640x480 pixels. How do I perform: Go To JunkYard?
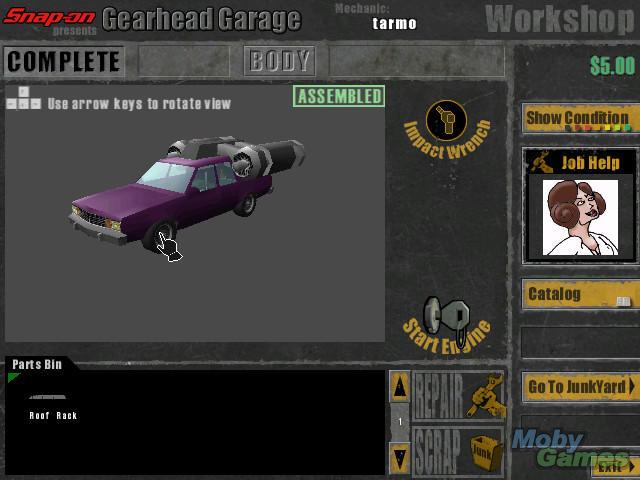578,387
